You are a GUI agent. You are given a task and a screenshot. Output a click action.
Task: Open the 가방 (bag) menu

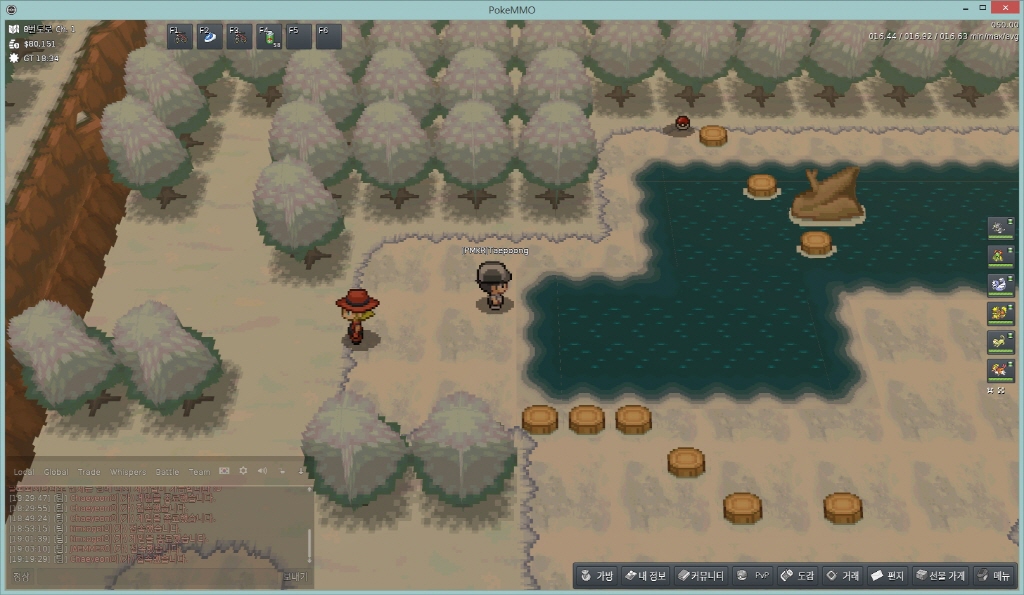(596, 576)
